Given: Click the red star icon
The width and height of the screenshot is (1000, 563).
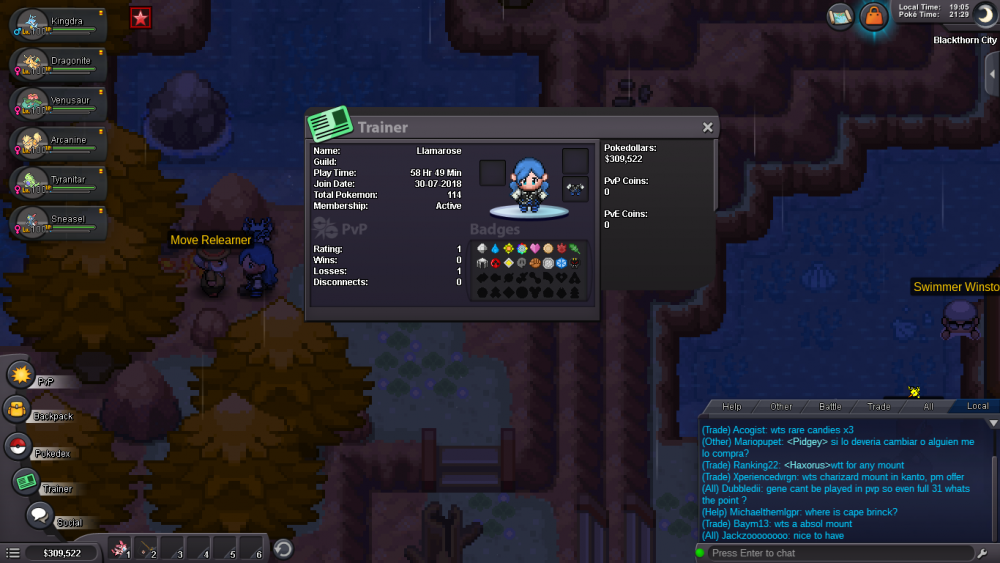Looking at the screenshot, I should (x=141, y=17).
